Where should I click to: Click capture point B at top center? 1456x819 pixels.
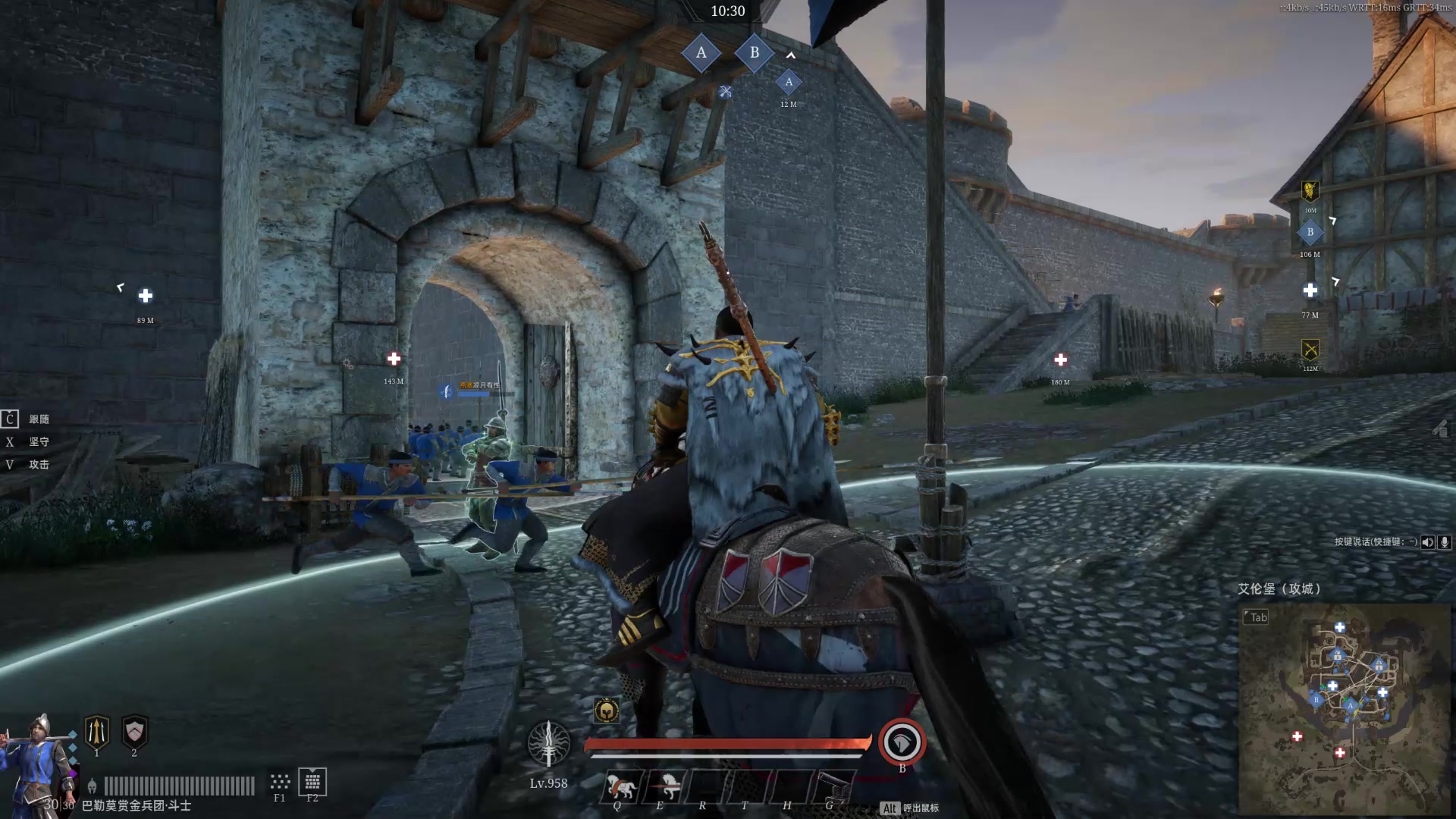pyautogui.click(x=754, y=53)
